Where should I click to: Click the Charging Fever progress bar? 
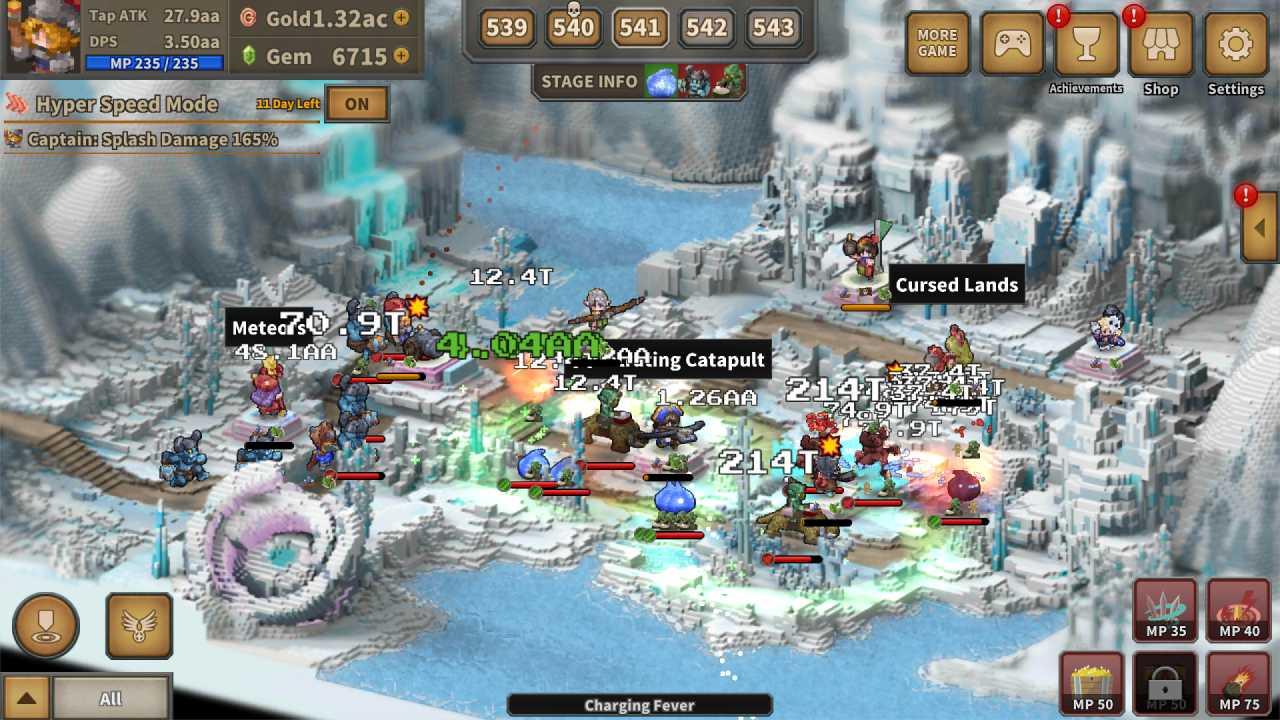[640, 705]
